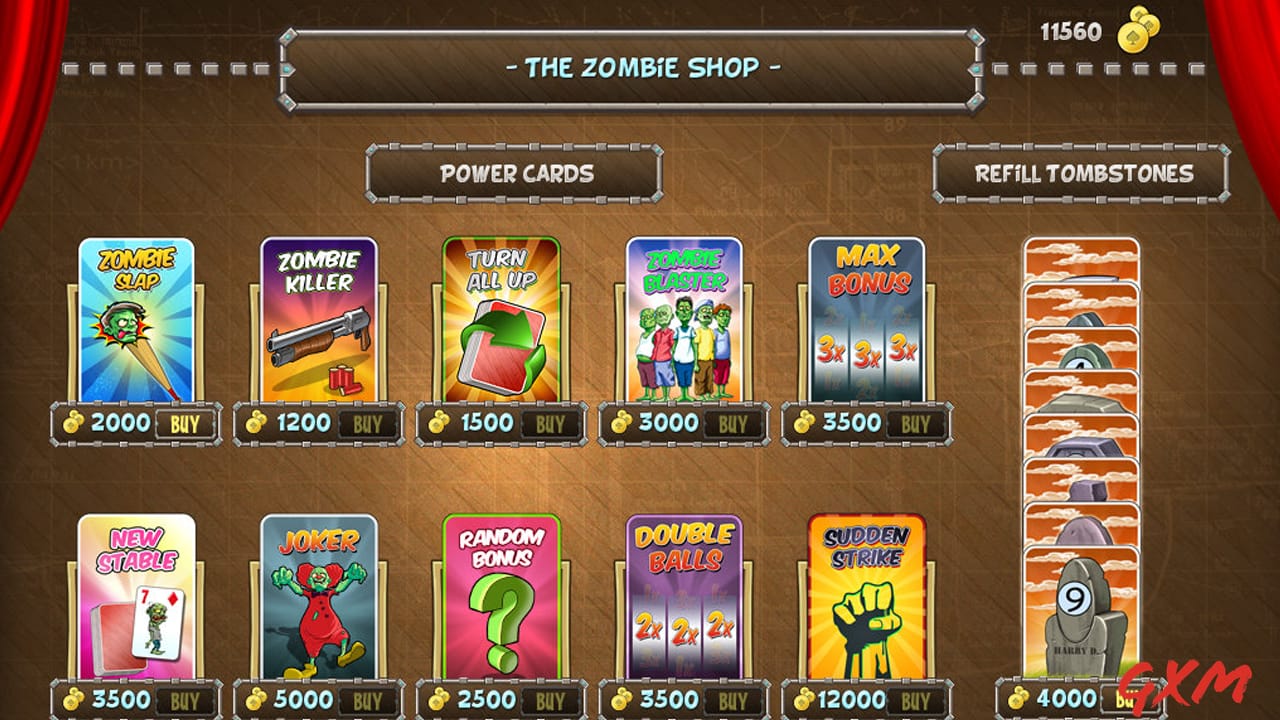Open the Random Bonus mystery card

coord(500,600)
